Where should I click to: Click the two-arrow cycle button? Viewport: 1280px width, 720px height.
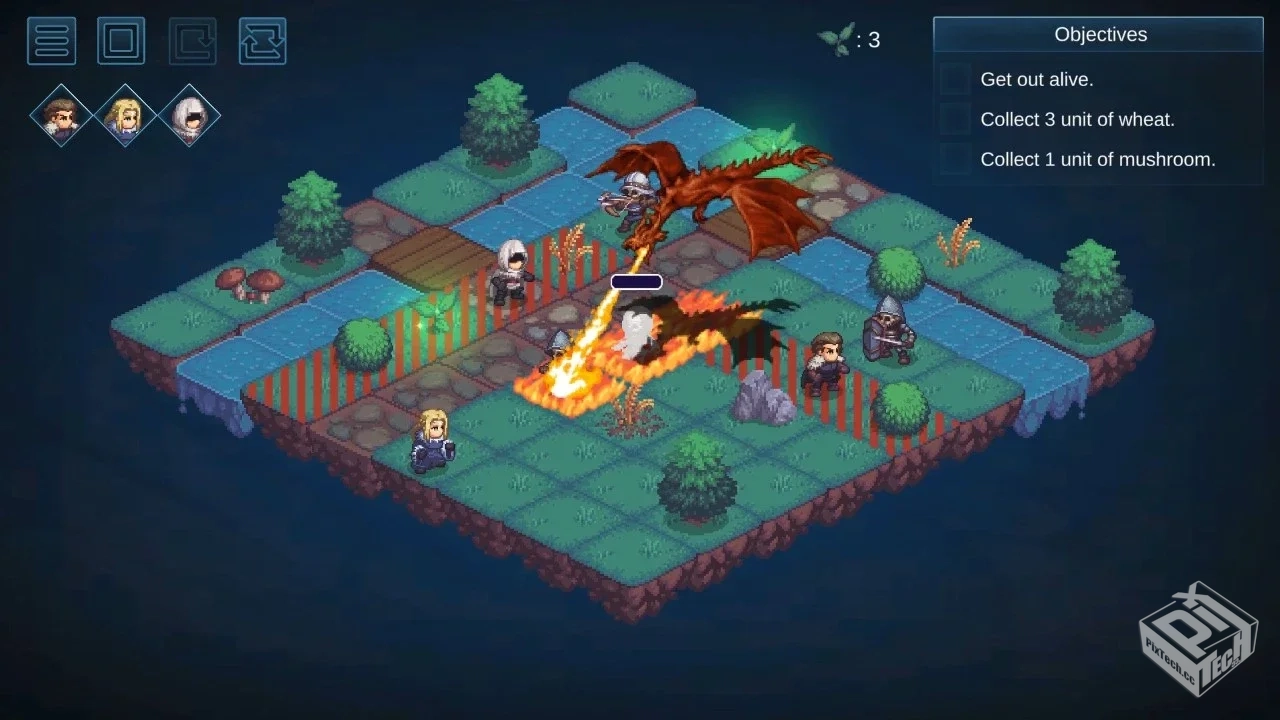(263, 41)
